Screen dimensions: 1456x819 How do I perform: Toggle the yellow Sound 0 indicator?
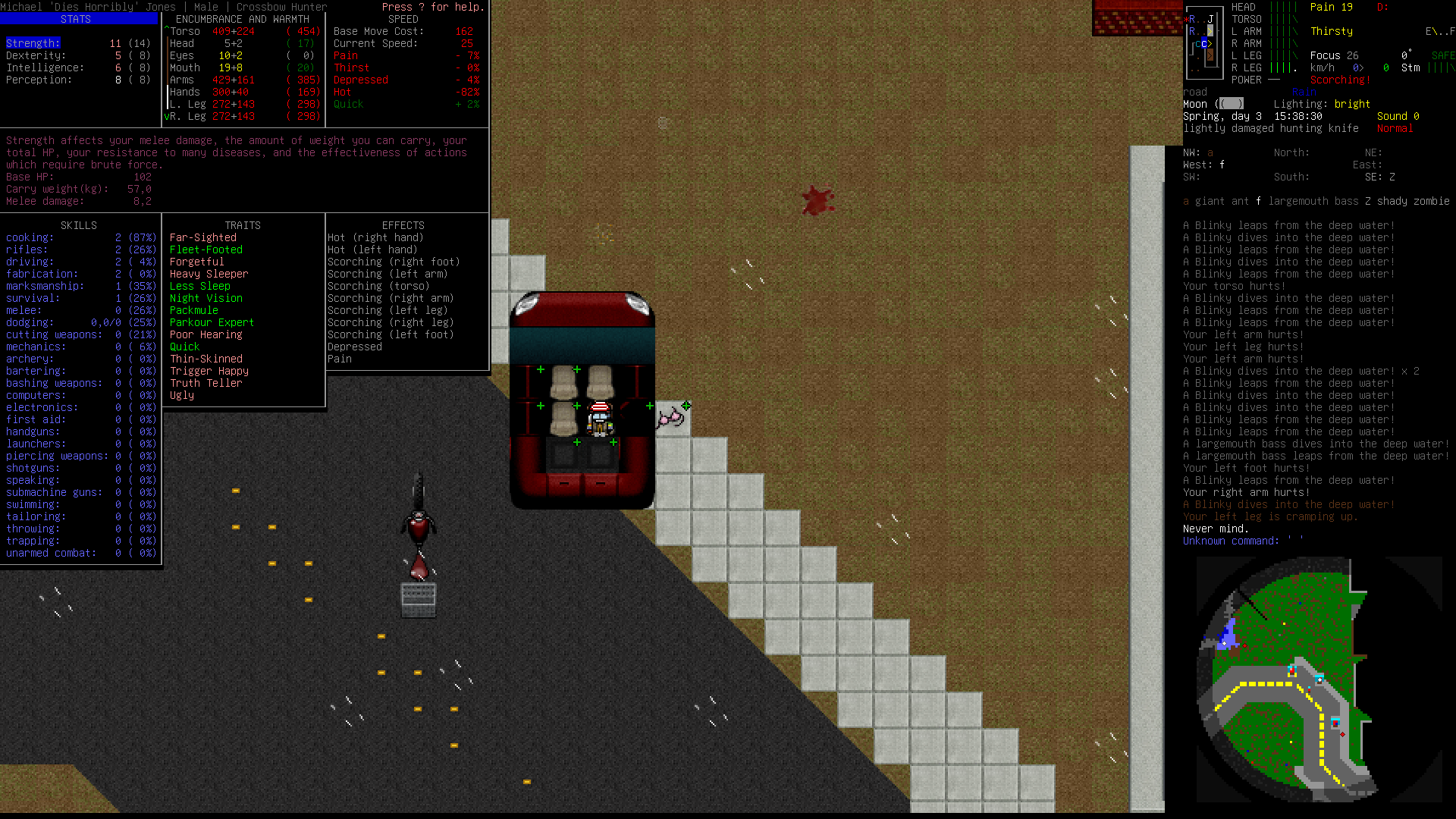[x=1397, y=116]
